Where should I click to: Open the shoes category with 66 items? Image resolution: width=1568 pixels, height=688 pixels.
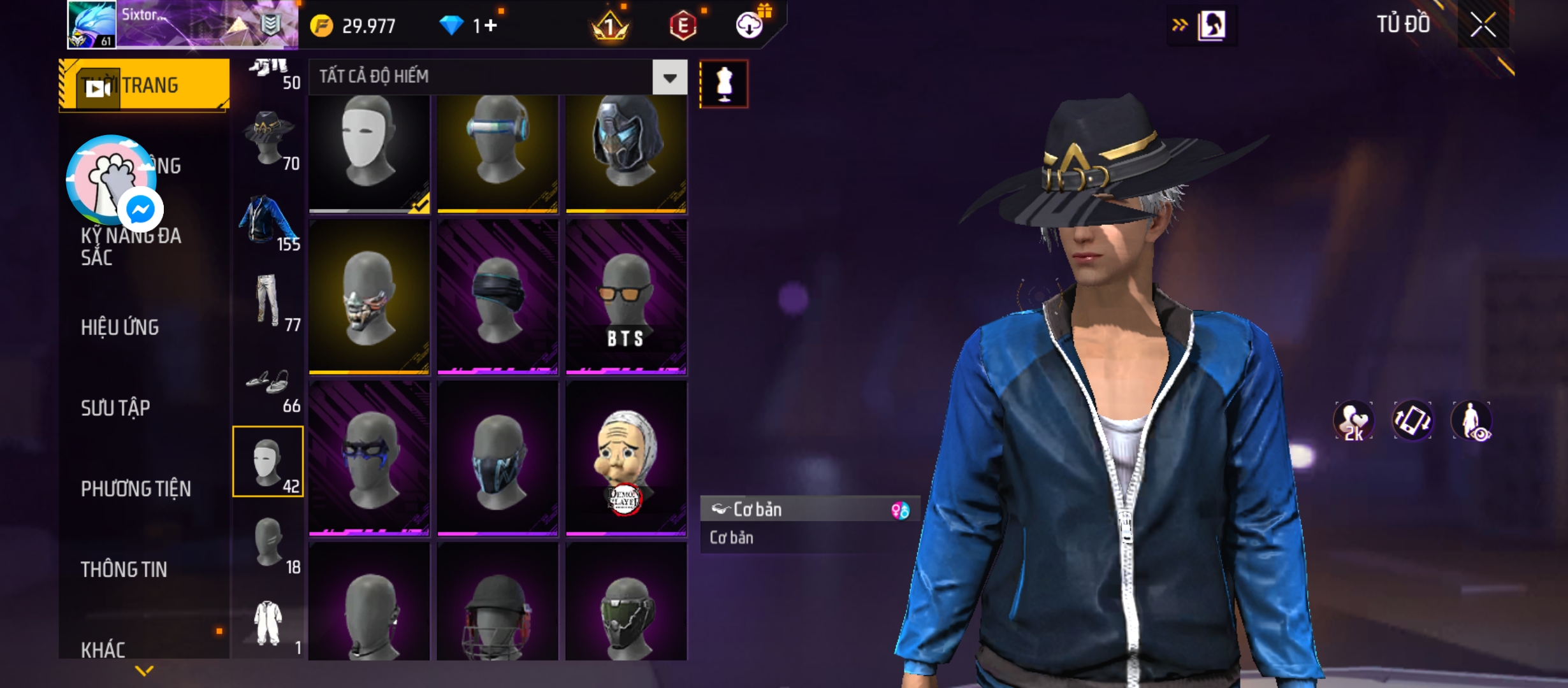[x=268, y=383]
